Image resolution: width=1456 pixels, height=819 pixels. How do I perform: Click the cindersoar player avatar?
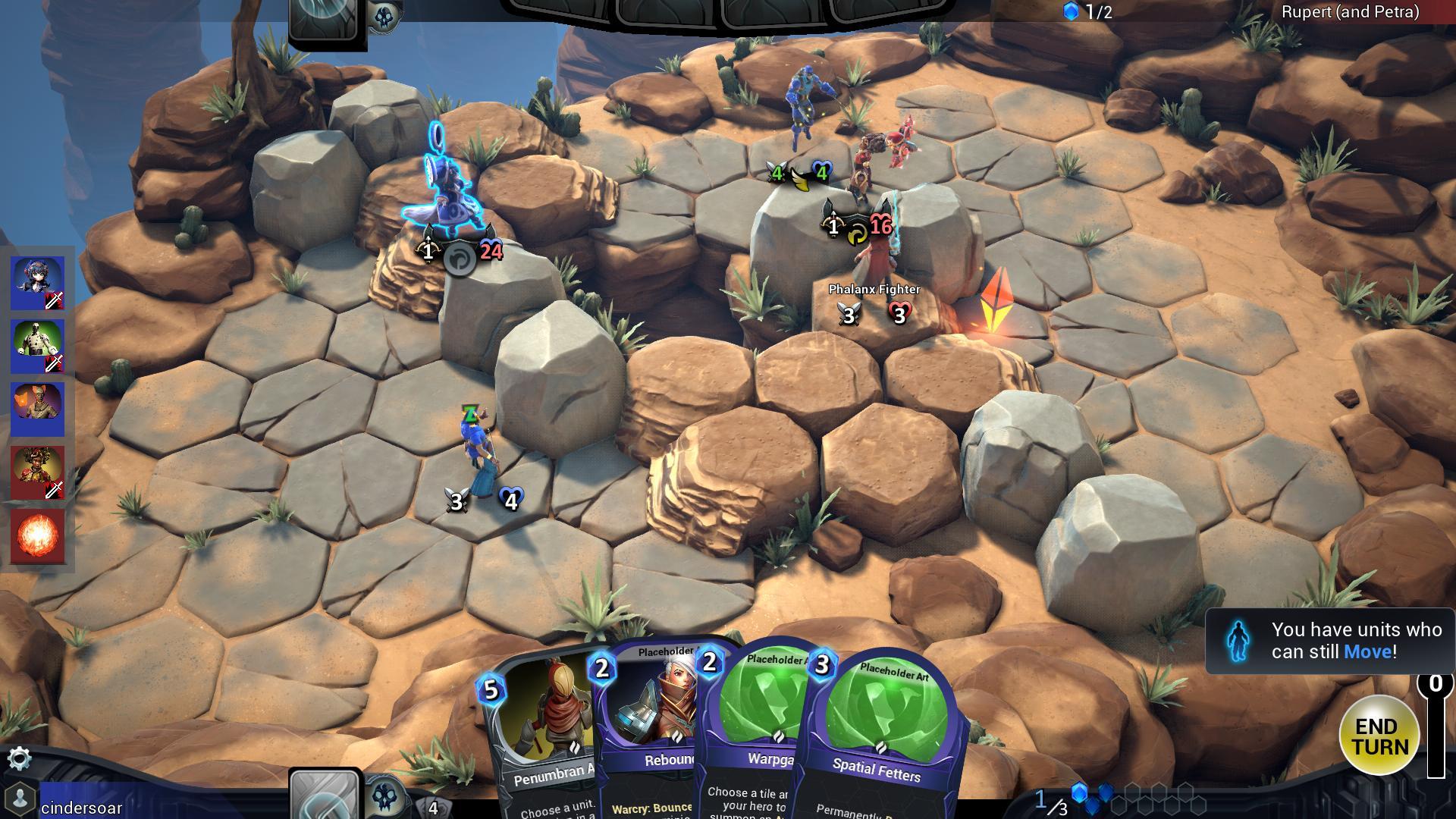tap(20, 799)
